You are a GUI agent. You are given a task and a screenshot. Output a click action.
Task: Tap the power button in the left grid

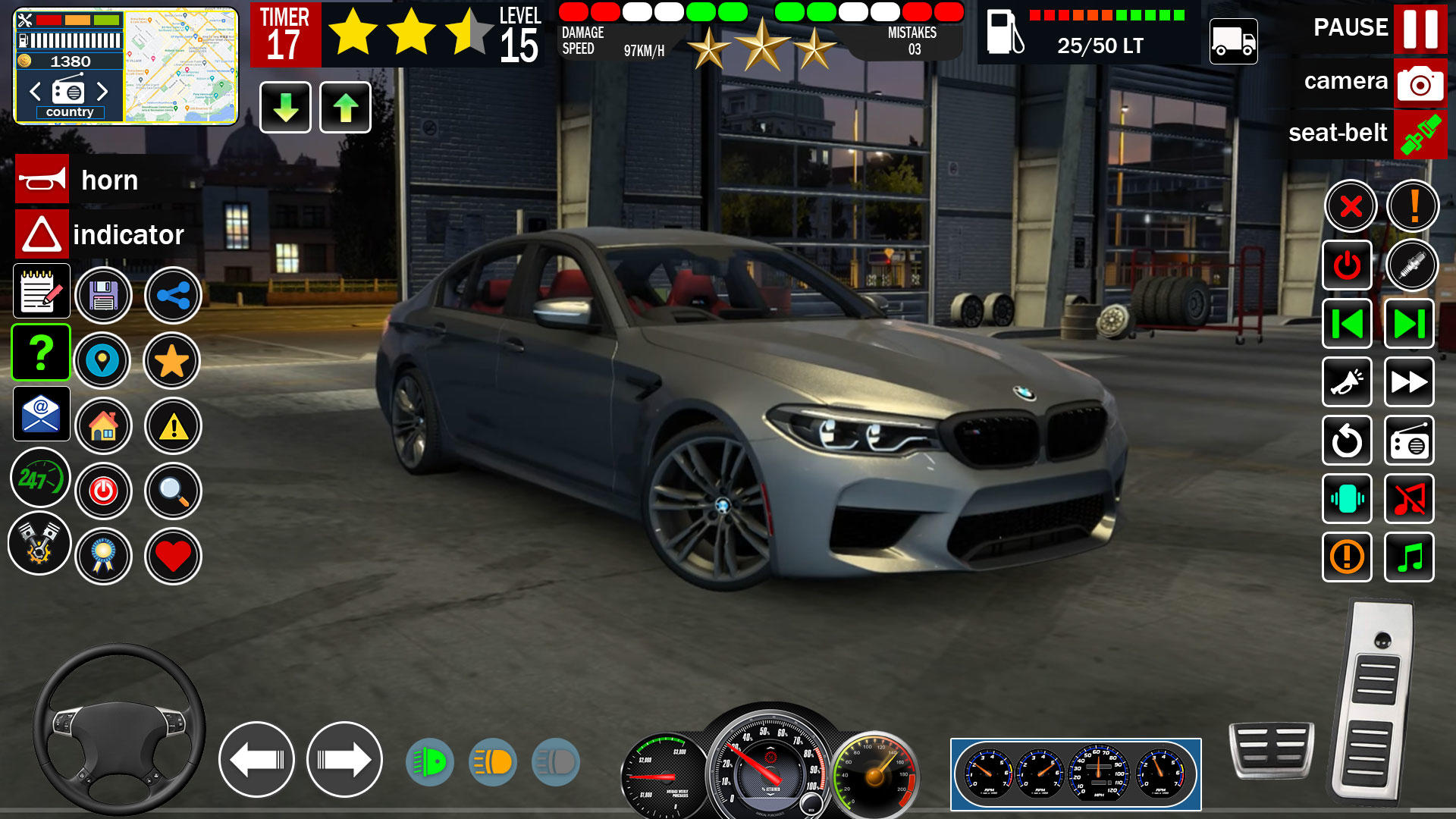(x=104, y=491)
